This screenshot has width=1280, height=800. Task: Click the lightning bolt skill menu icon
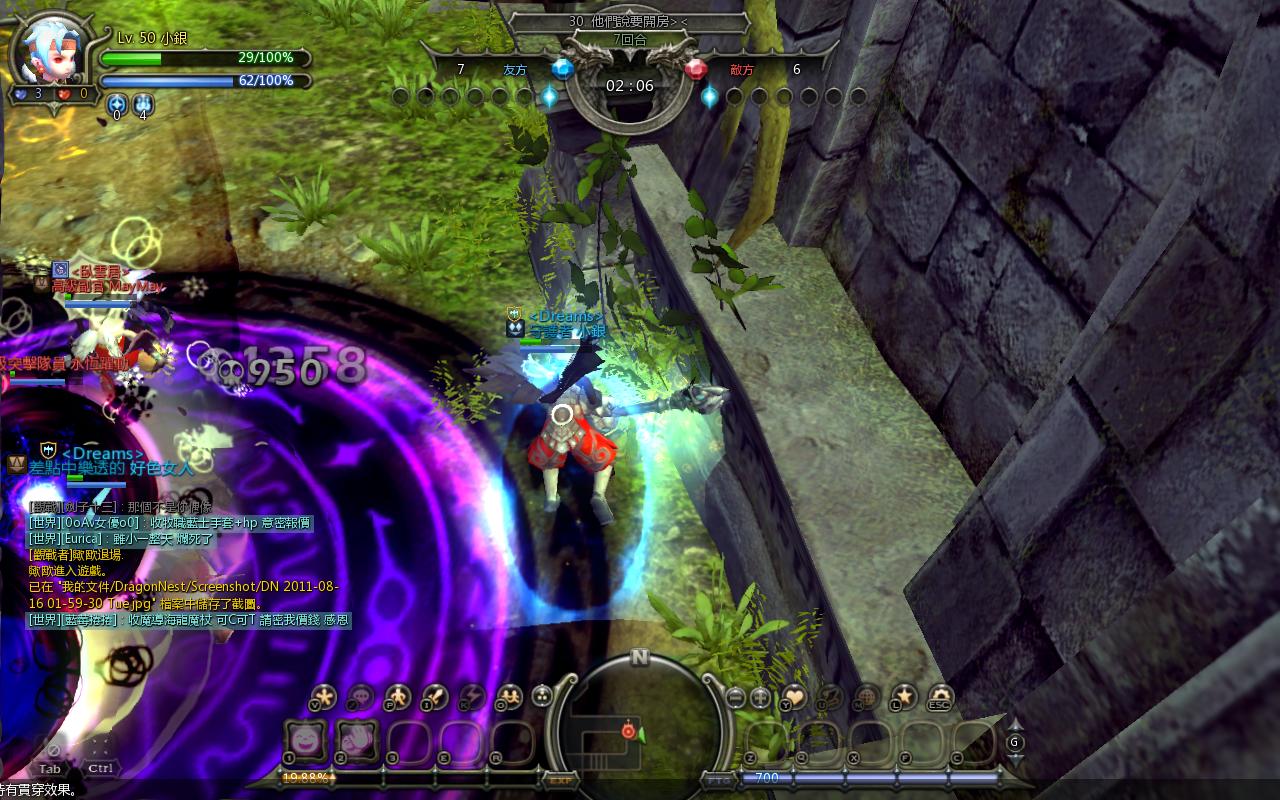[x=471, y=696]
